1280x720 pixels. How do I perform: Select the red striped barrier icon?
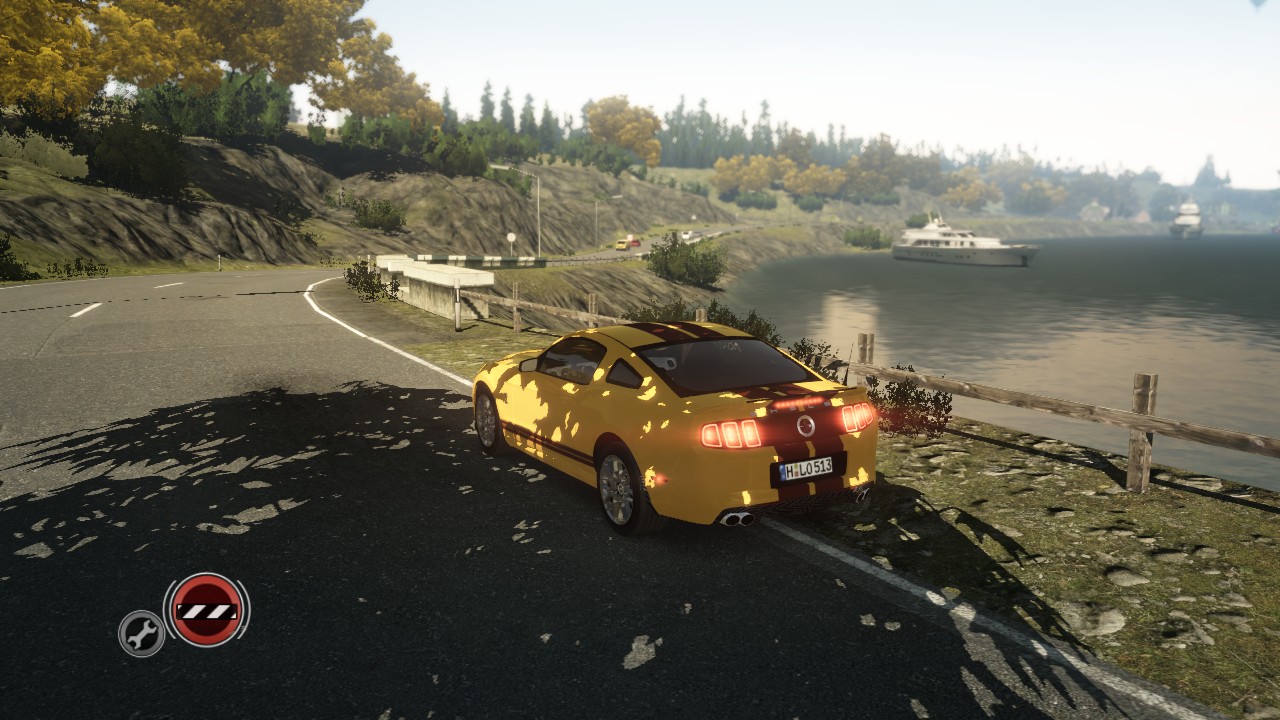coord(206,609)
